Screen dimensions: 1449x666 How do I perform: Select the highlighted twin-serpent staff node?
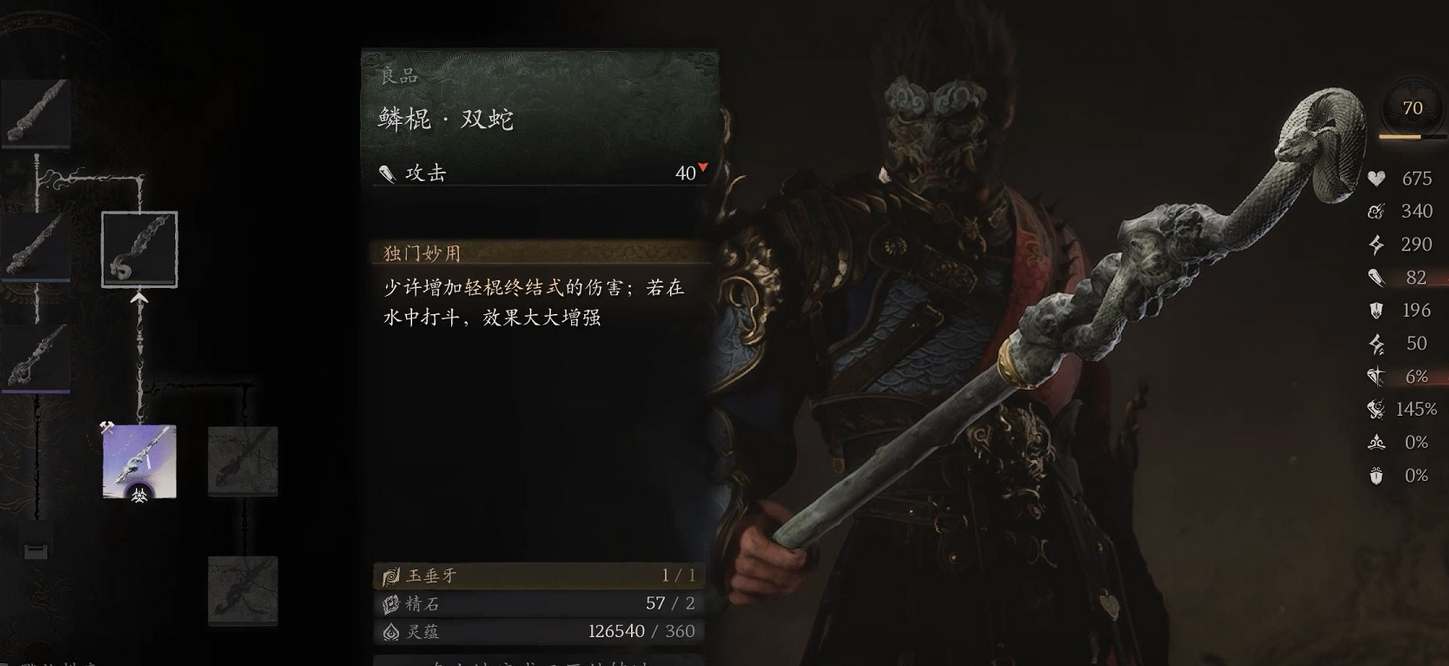pos(139,249)
